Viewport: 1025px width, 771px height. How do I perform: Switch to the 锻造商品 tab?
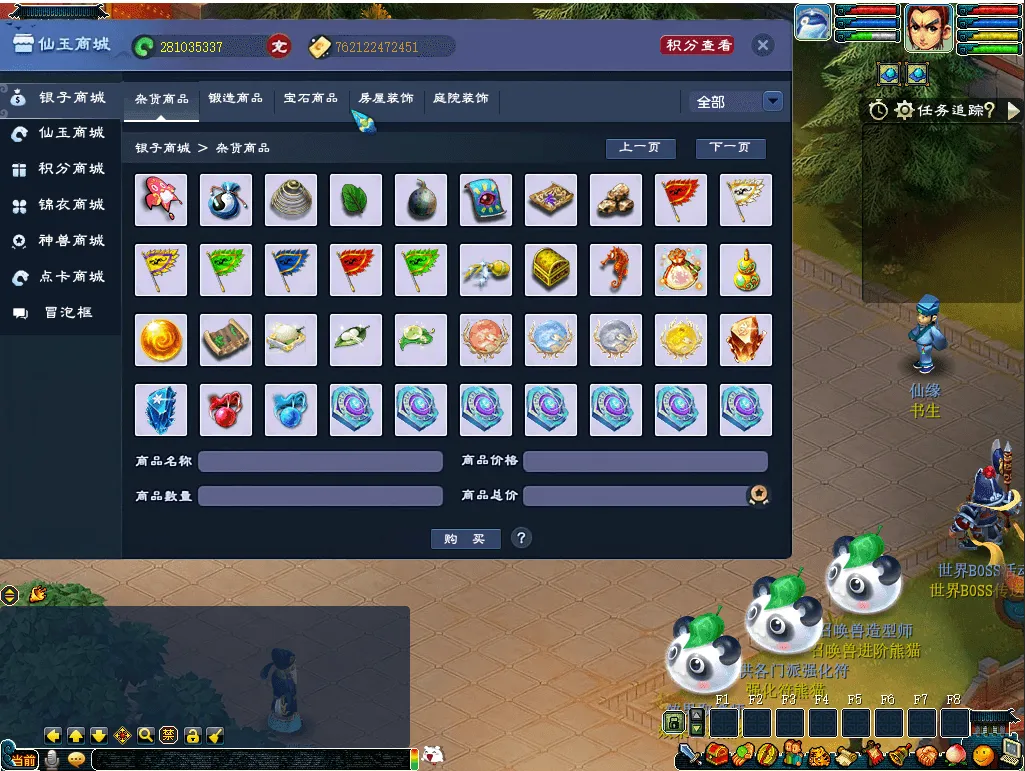pyautogui.click(x=236, y=99)
